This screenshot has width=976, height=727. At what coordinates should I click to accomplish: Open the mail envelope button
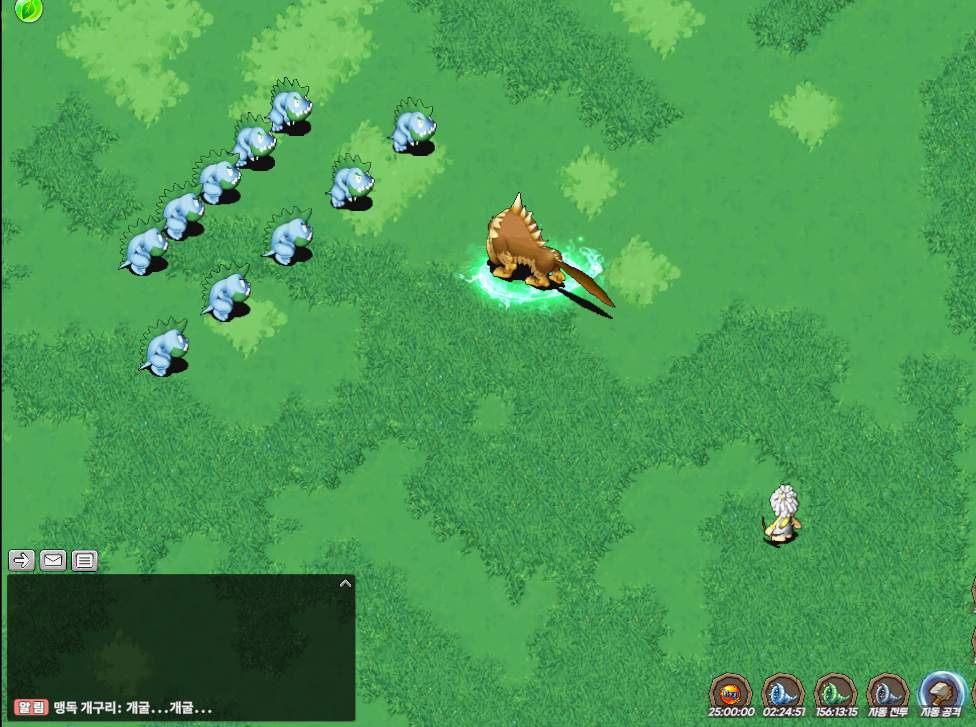point(53,560)
